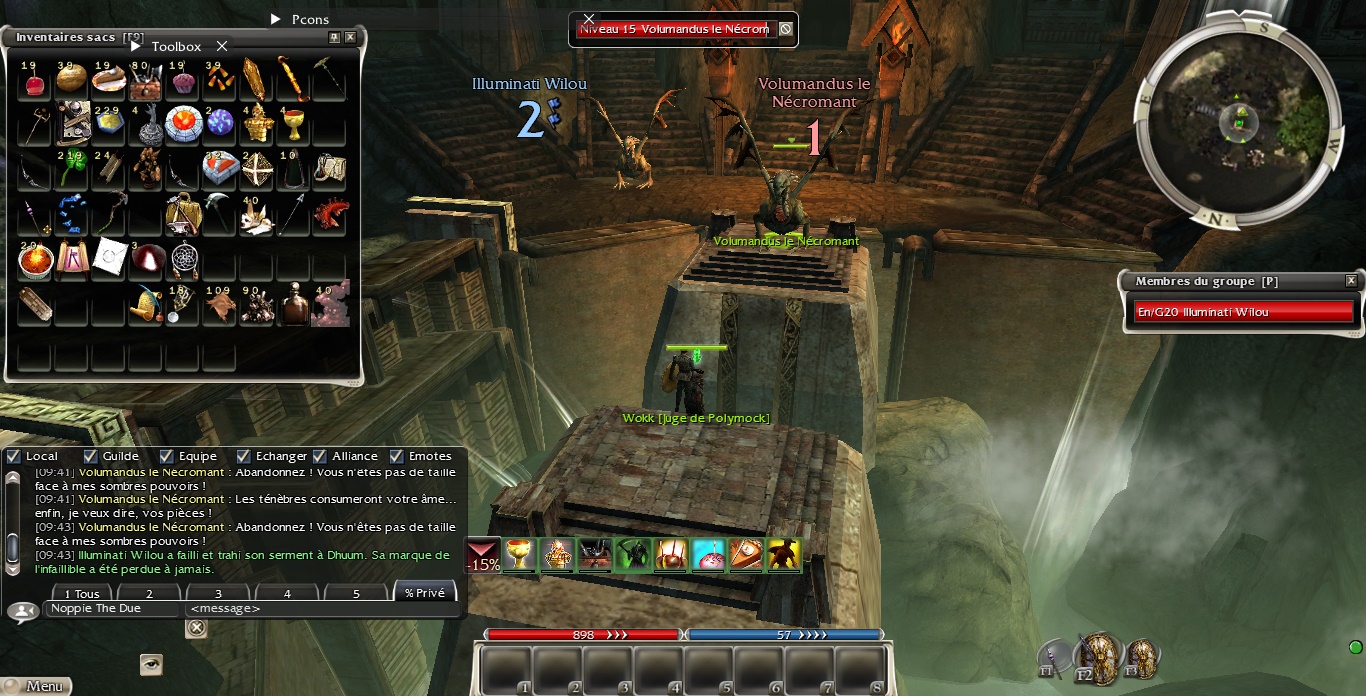
Task: Close the Inventaires sacs window
Action: 350,37
